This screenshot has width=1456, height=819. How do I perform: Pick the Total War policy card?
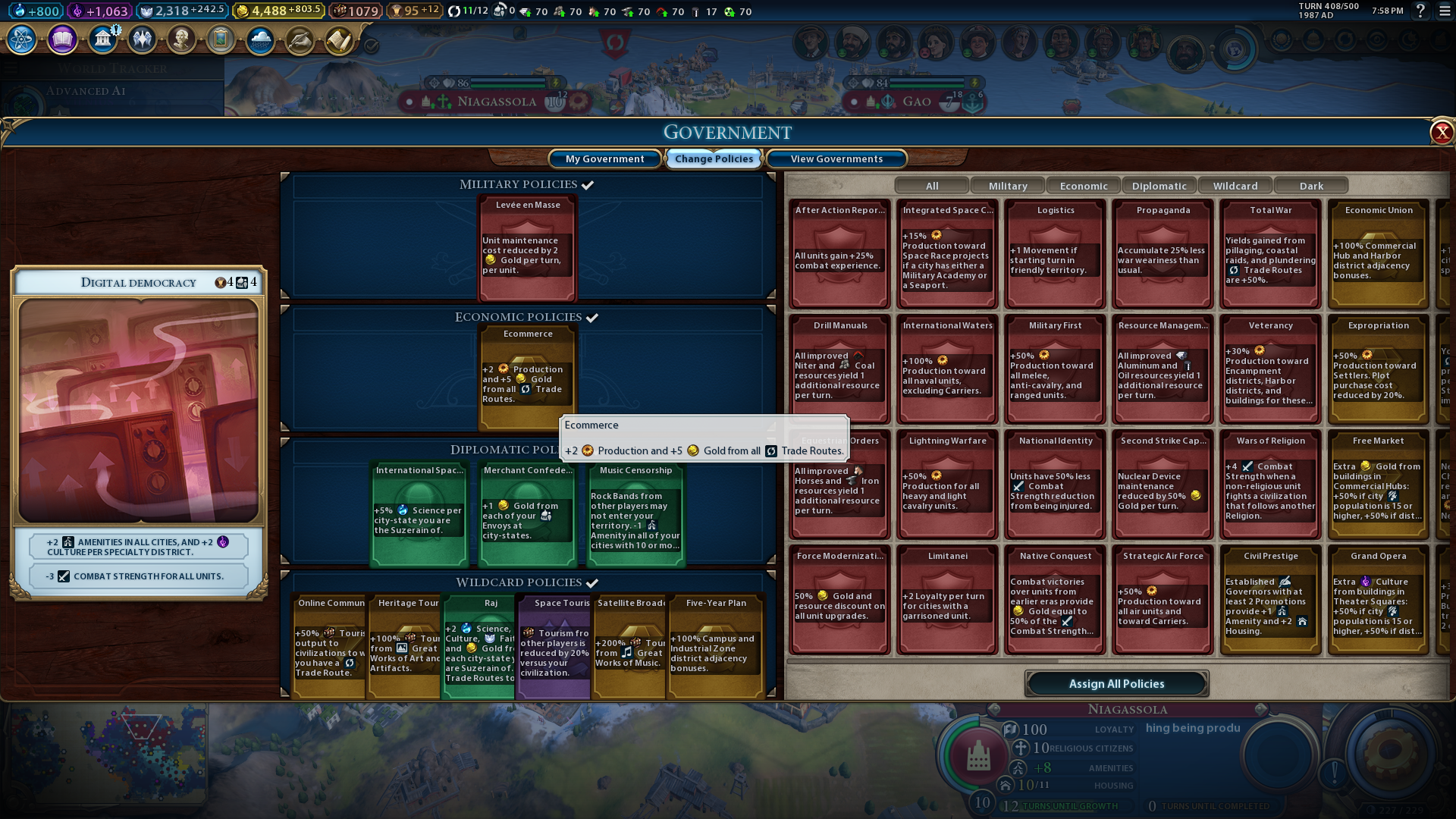[1271, 254]
